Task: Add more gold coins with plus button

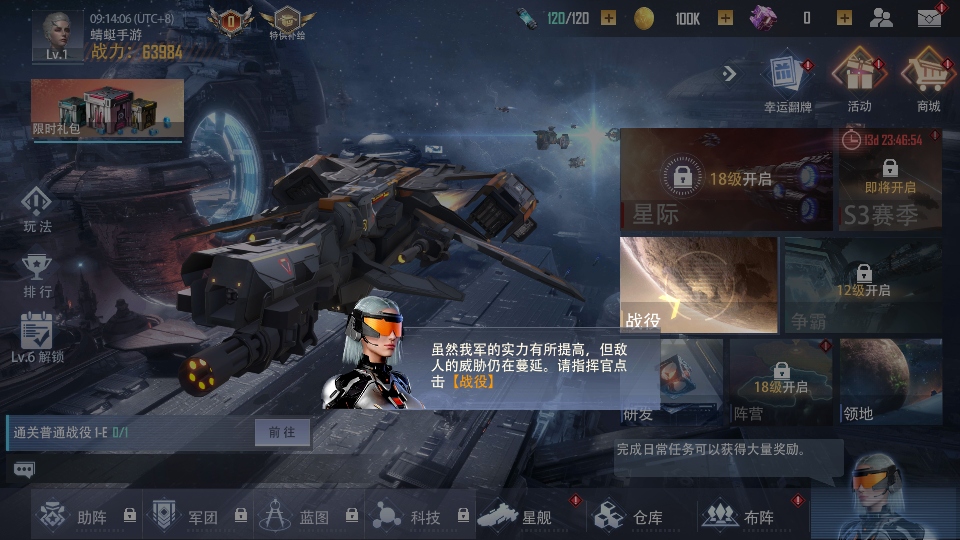Action: [x=725, y=18]
